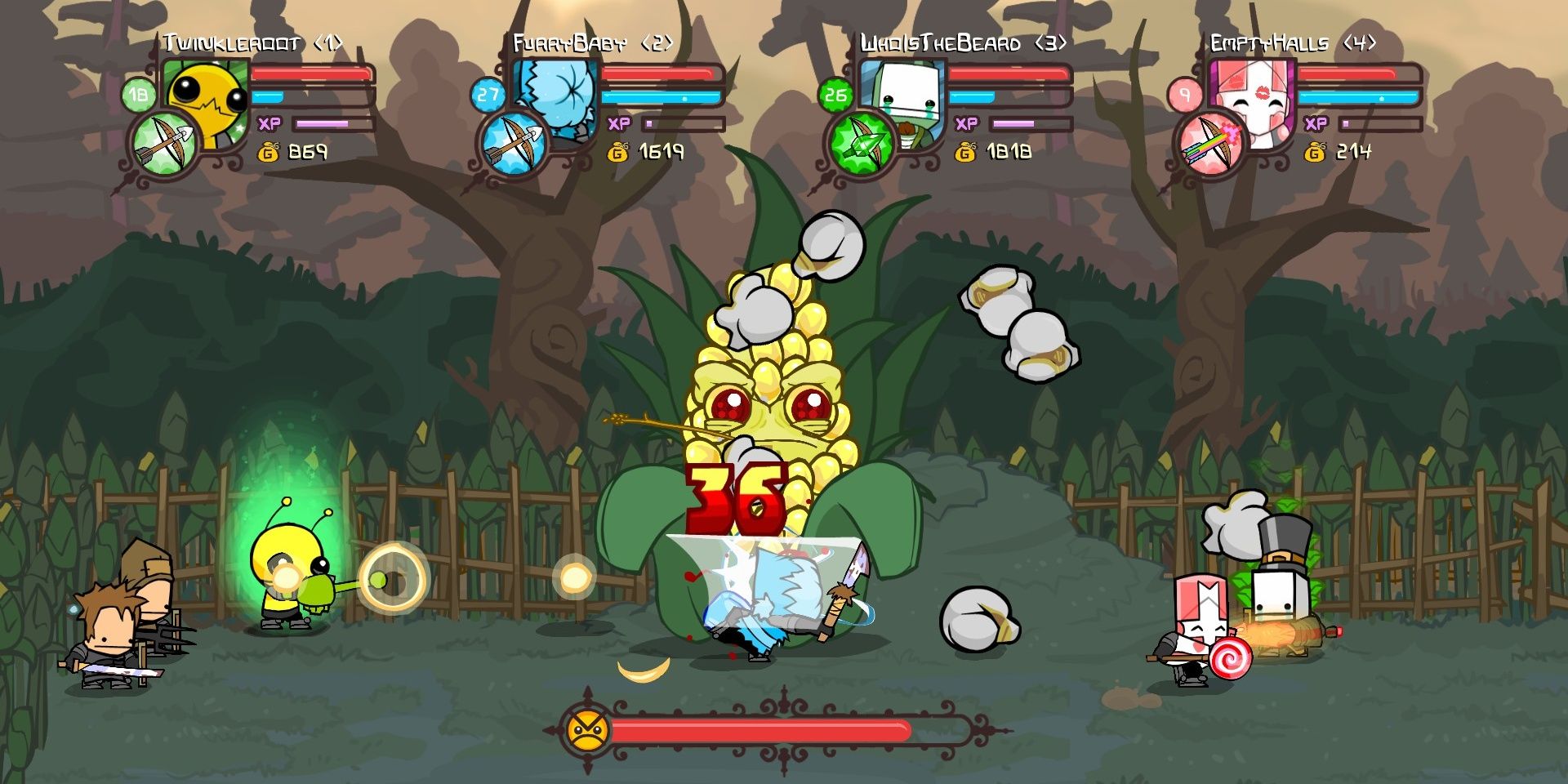Click the gold pouch icon beside 869
This screenshot has height=784, width=1568.
(269, 152)
